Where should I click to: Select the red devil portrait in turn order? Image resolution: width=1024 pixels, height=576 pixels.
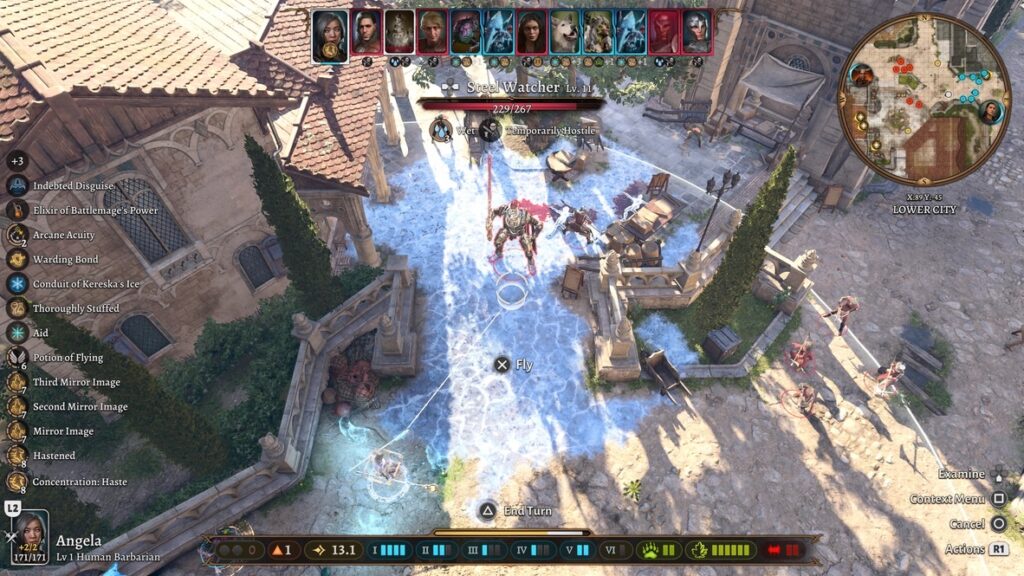coord(663,33)
